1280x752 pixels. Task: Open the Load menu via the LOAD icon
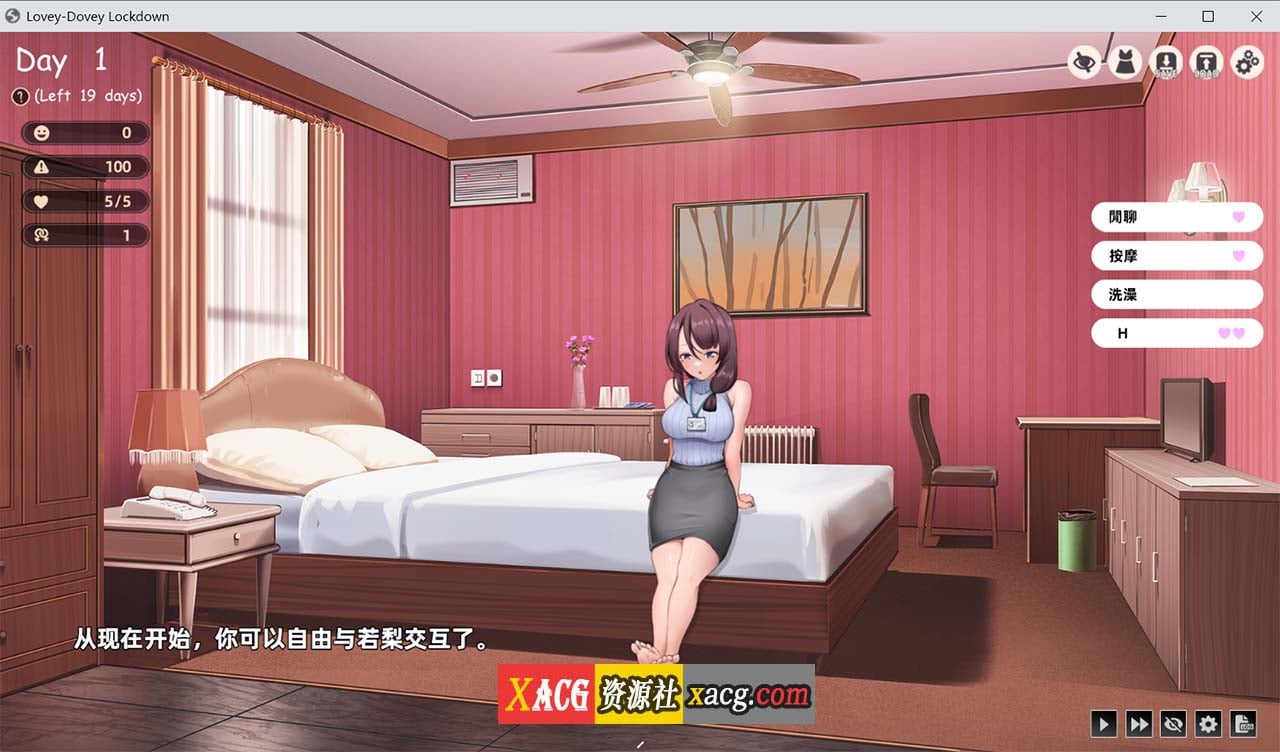click(1205, 62)
